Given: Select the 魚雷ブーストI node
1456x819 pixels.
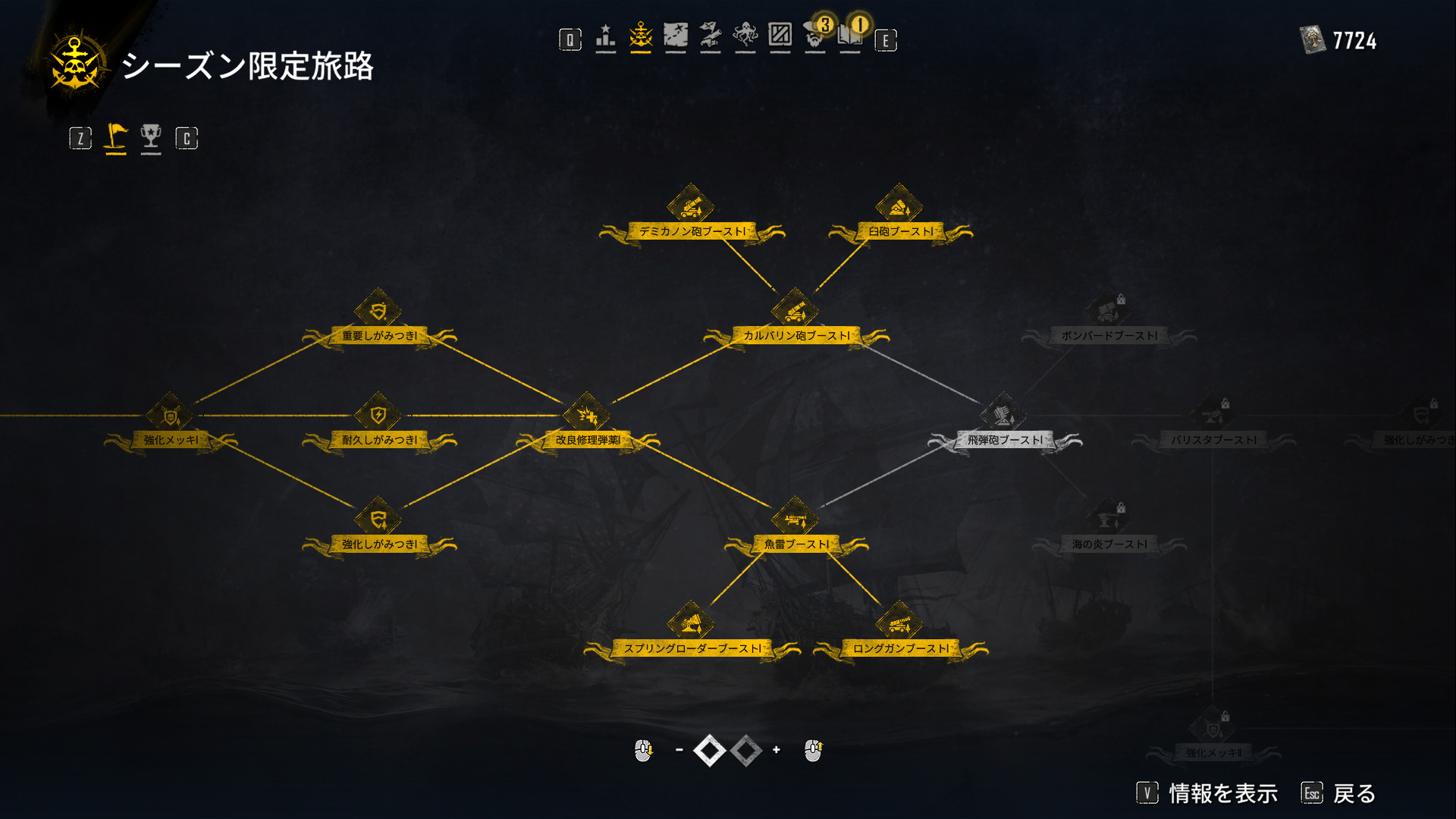Looking at the screenshot, I should click(795, 519).
